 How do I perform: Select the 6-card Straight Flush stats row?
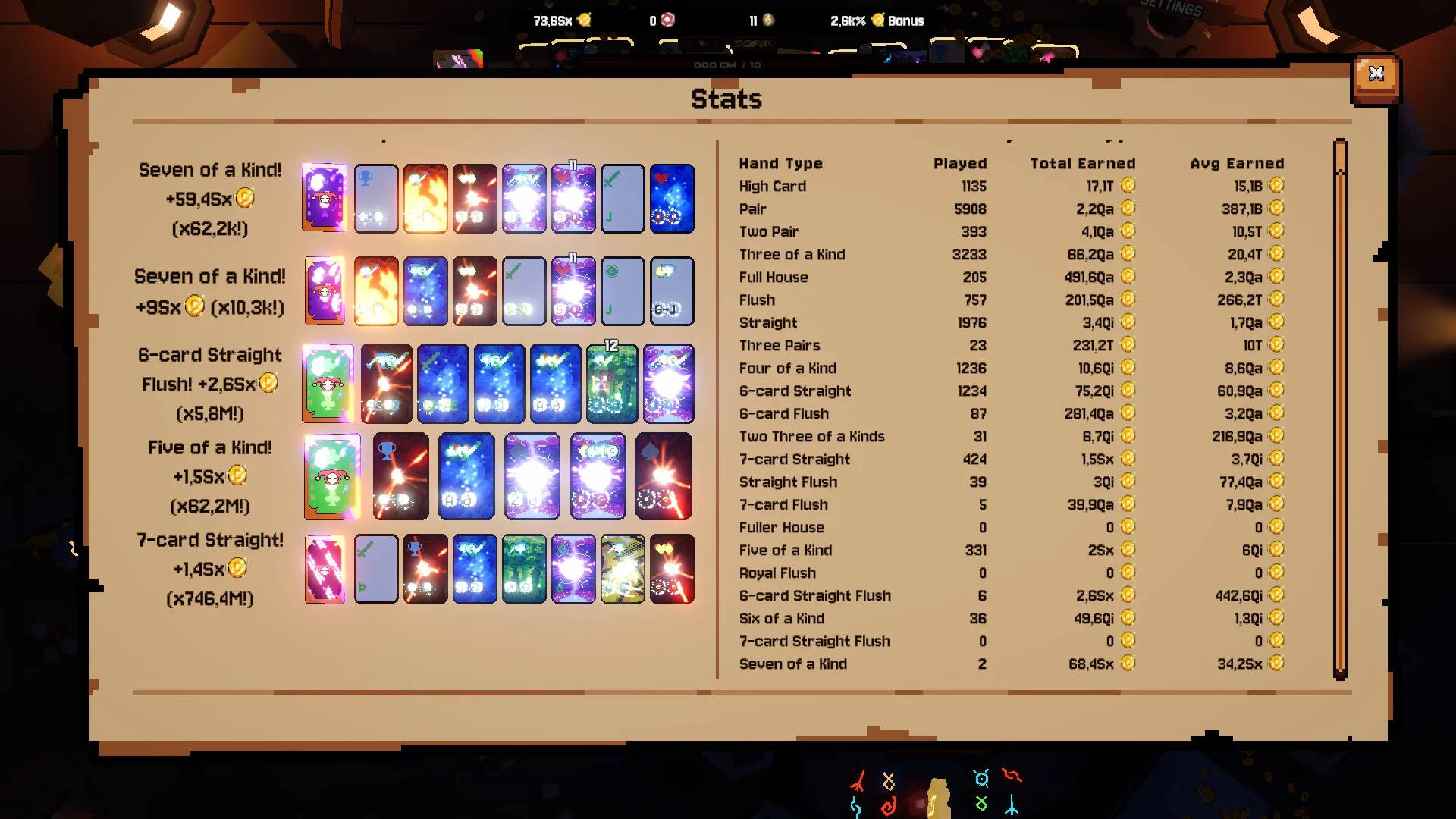(815, 596)
